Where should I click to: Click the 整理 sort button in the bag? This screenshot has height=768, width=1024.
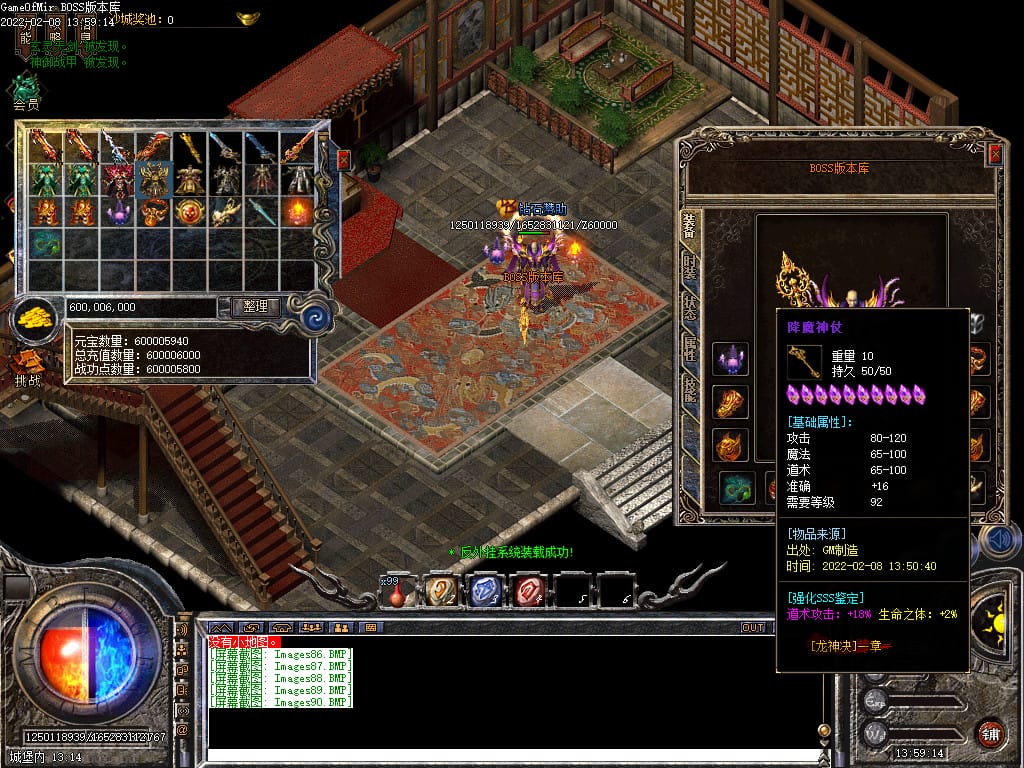pos(255,307)
